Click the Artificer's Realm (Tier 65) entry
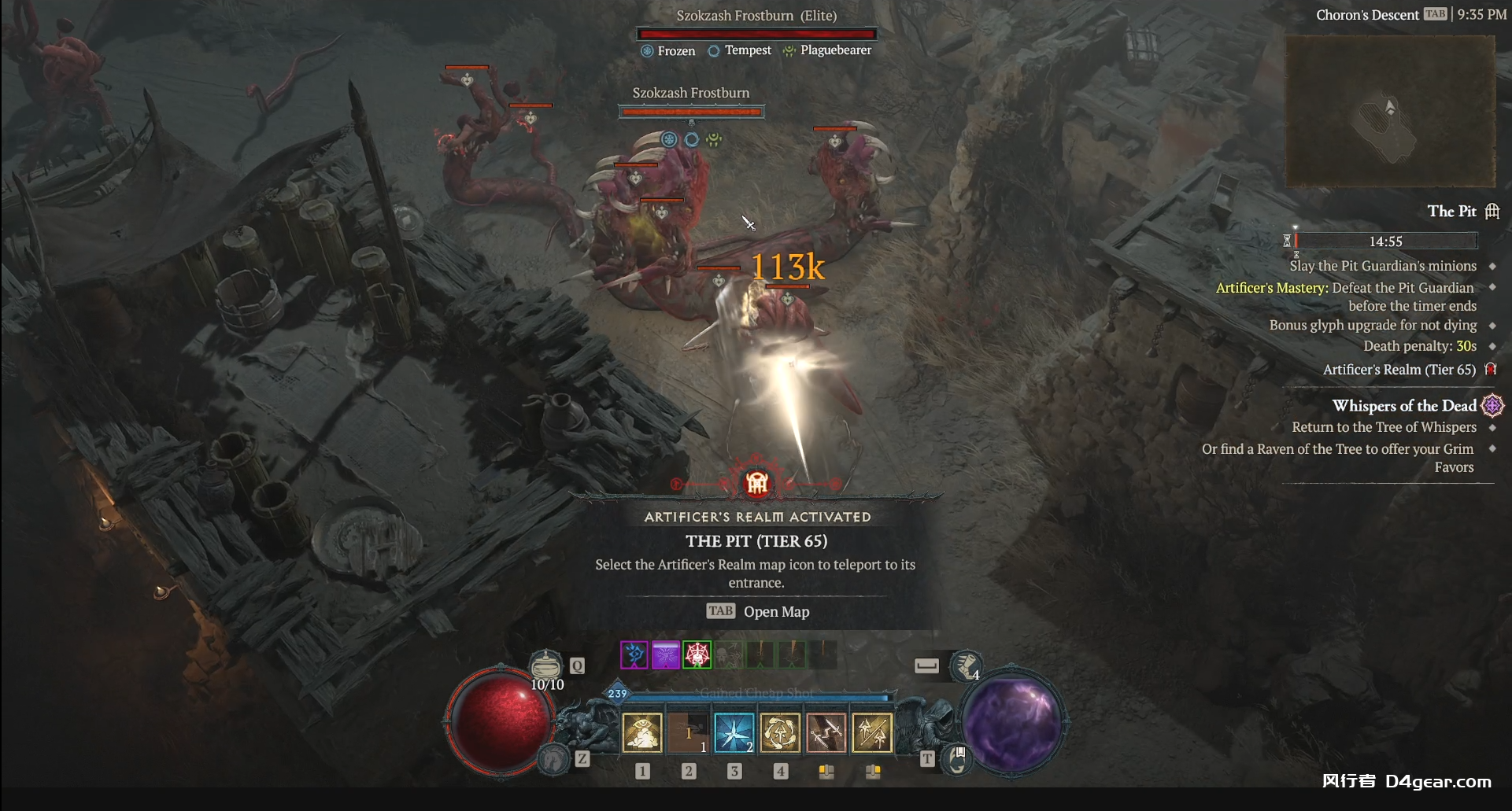This screenshot has width=1512, height=811. click(x=1399, y=370)
